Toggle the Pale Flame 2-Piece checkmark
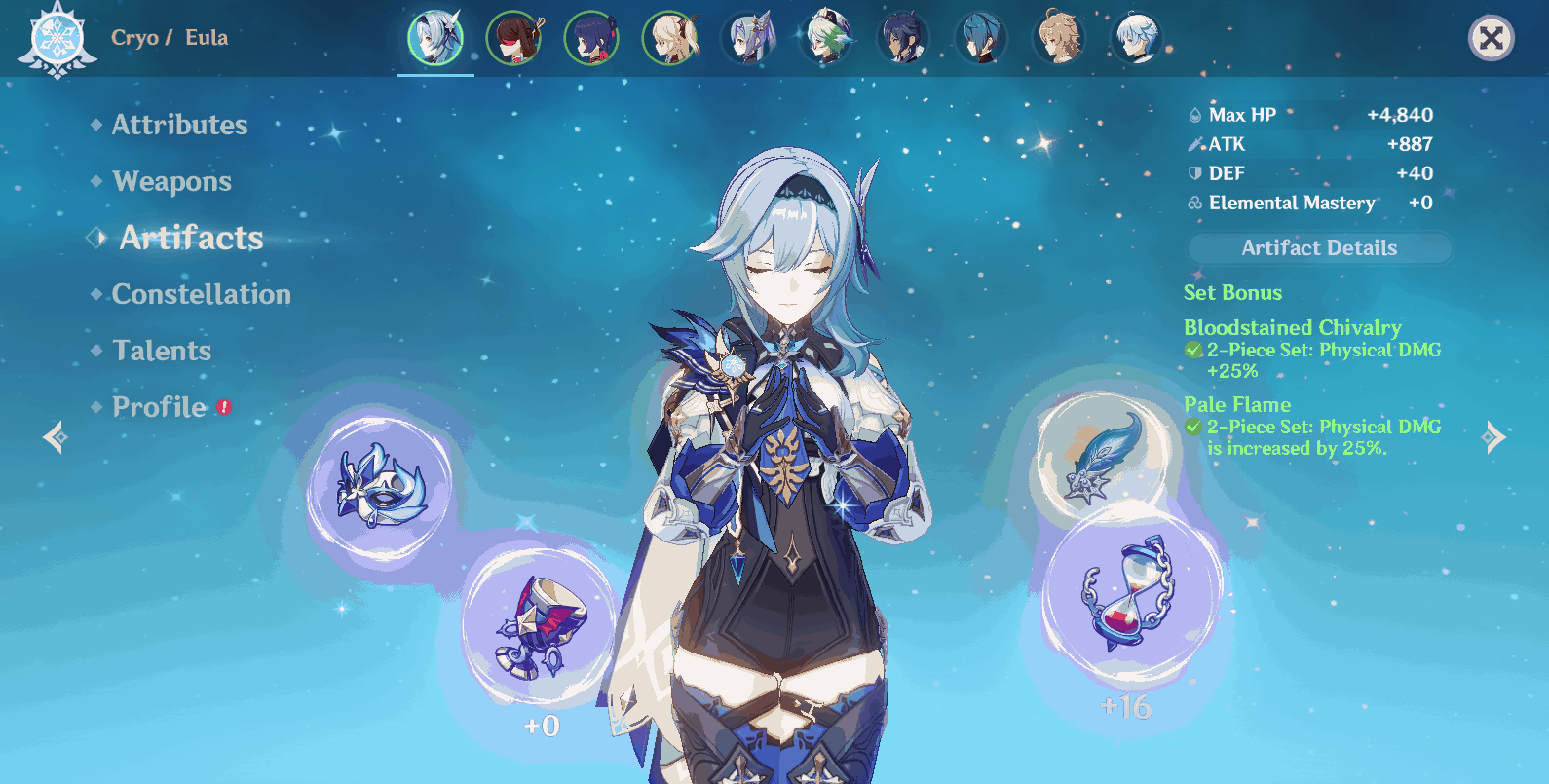 1192,427
